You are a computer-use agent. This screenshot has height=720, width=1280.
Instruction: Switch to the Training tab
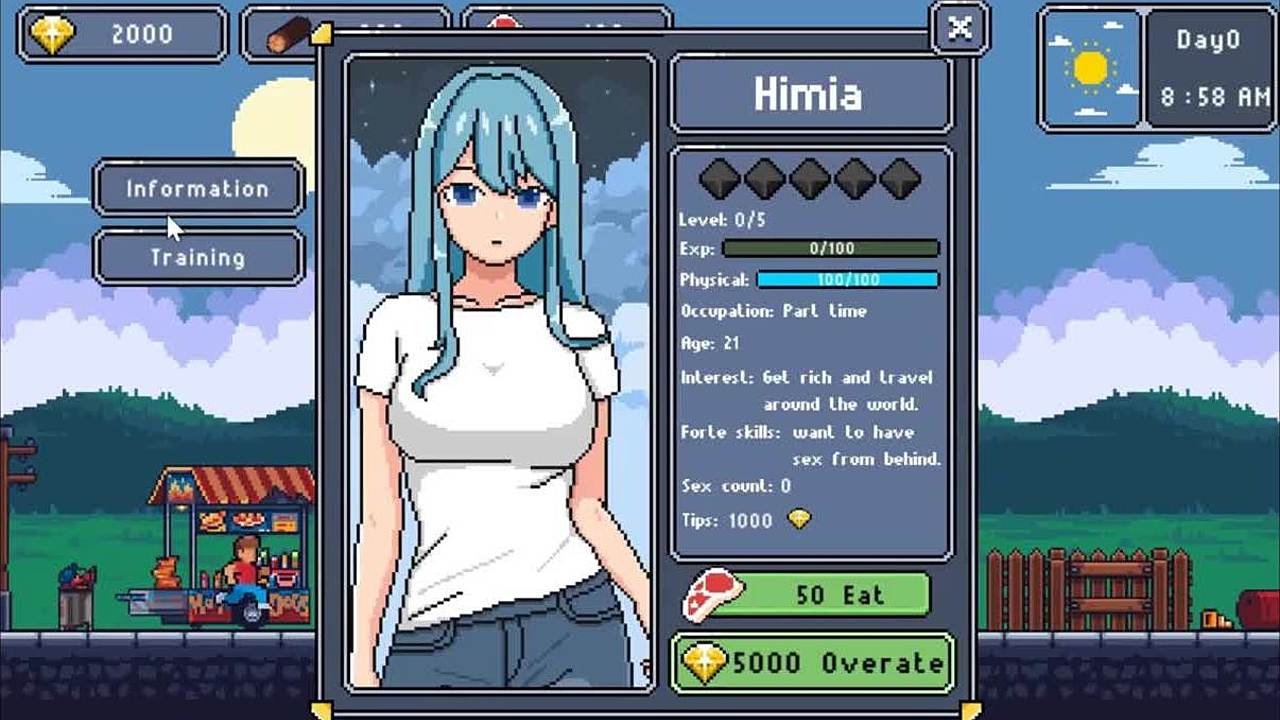tap(198, 257)
